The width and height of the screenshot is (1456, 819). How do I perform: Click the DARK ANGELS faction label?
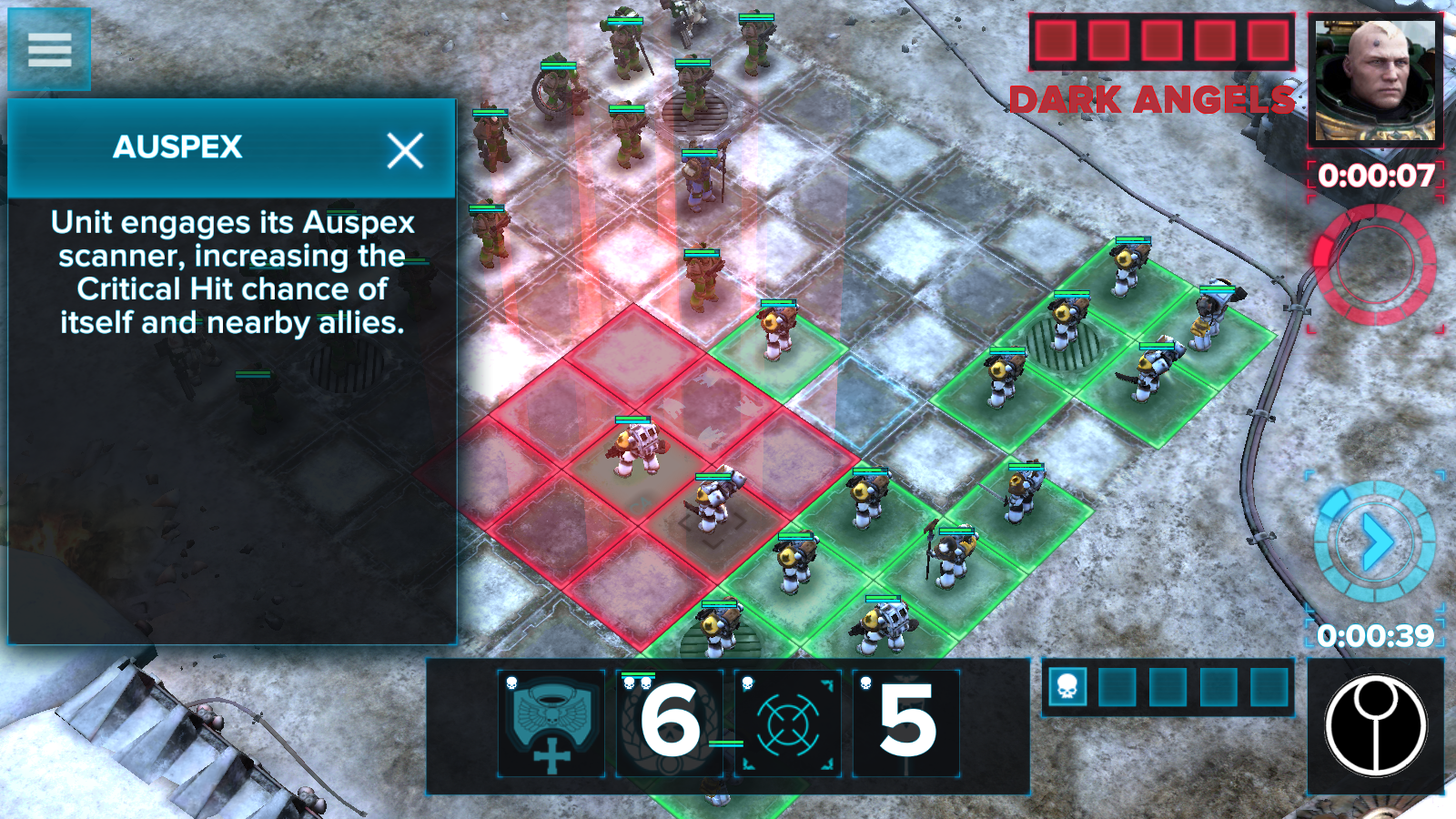click(1154, 100)
